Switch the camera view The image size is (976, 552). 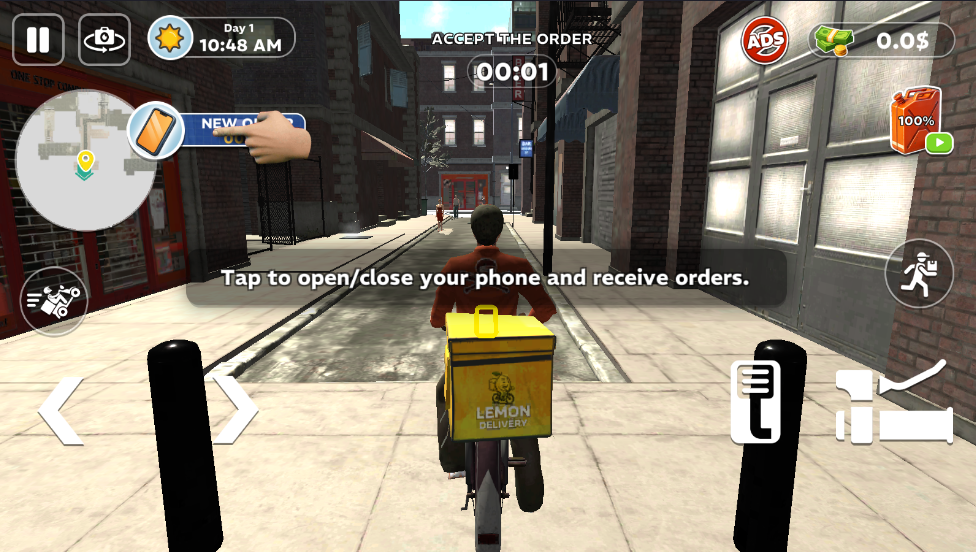(104, 40)
